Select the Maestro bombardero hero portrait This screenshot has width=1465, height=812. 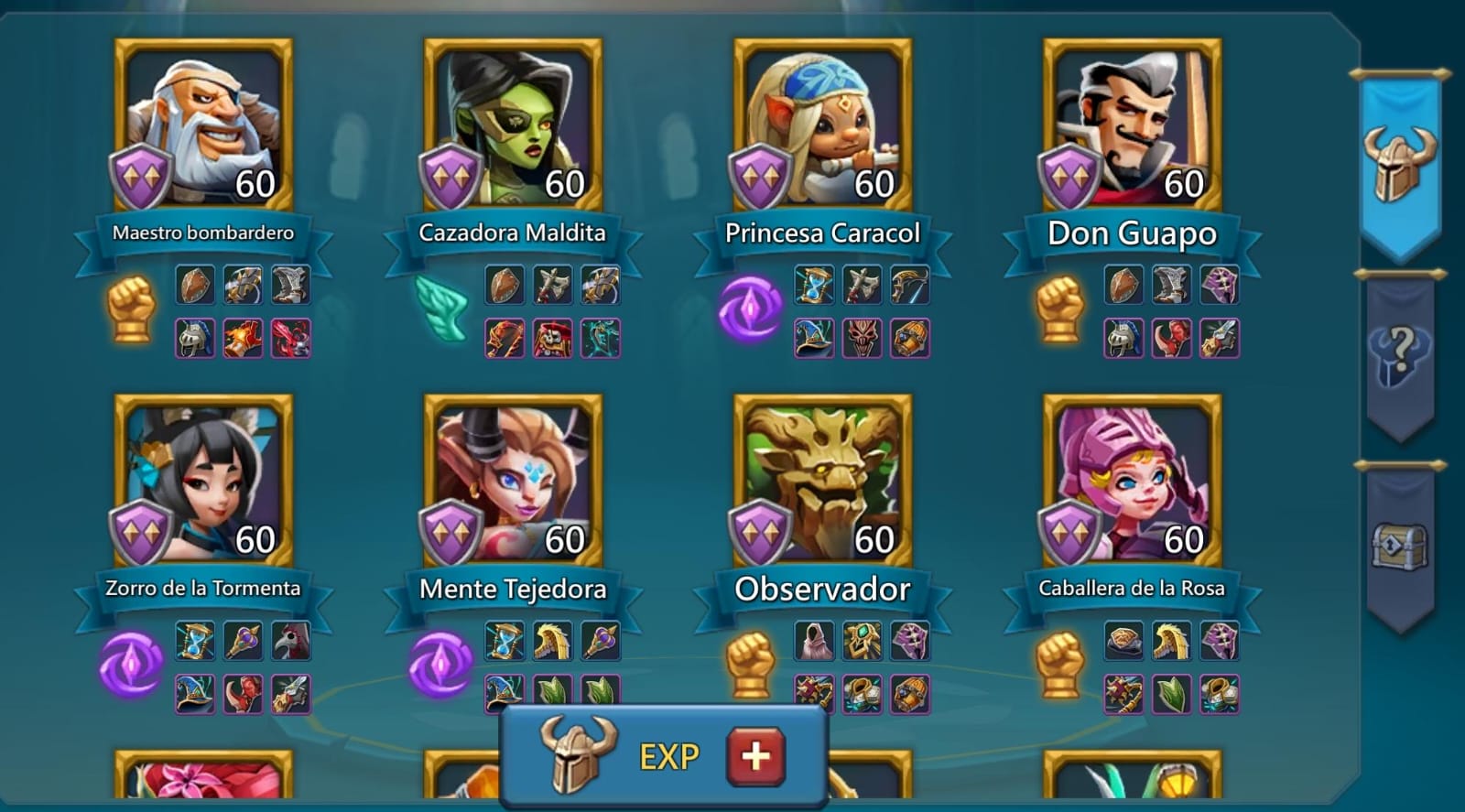coord(203,124)
